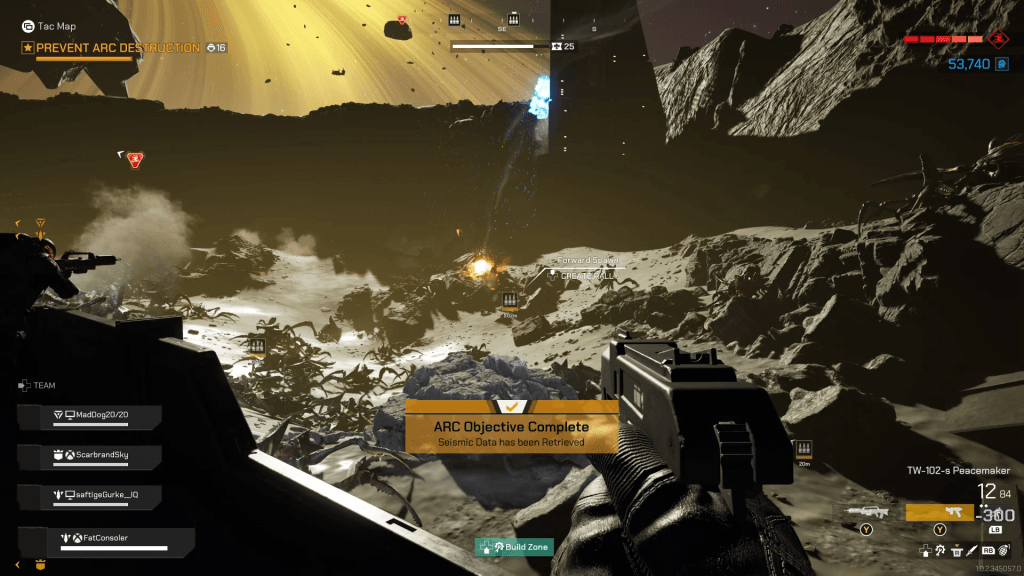
Task: Click the wrench and gear utility icon
Action: pos(941,550)
